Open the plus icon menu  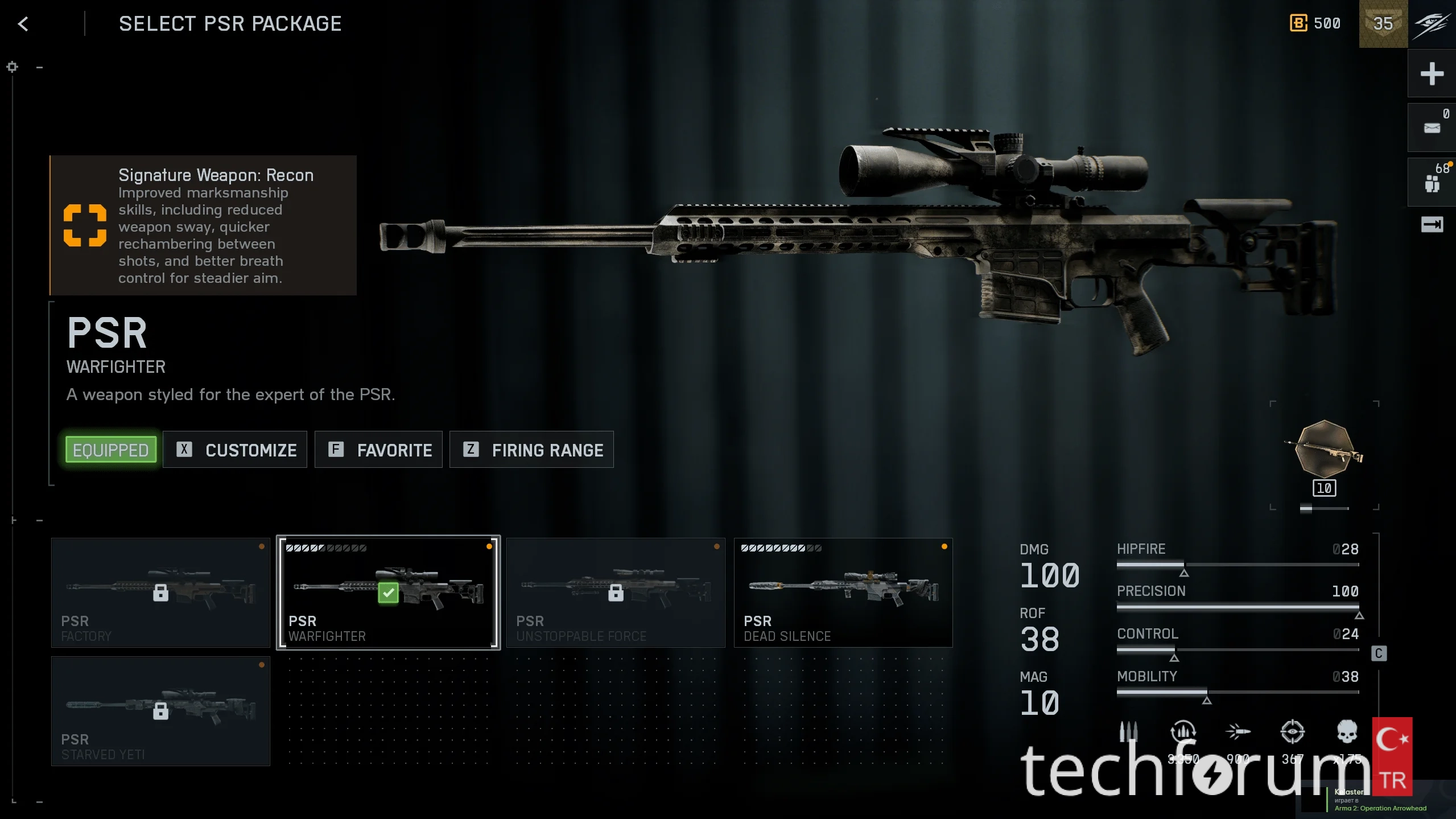[x=1432, y=74]
